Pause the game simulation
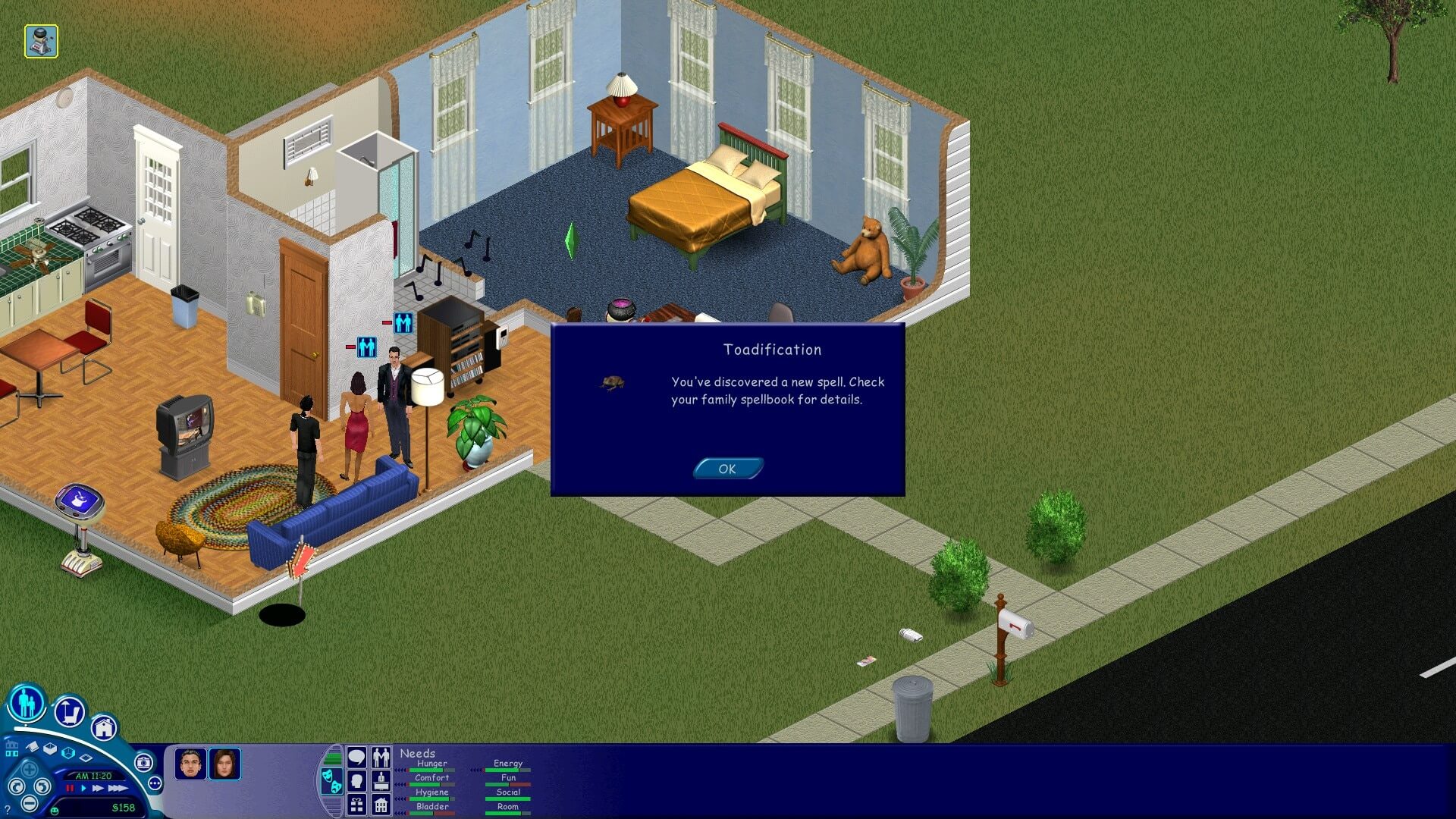 [70, 789]
